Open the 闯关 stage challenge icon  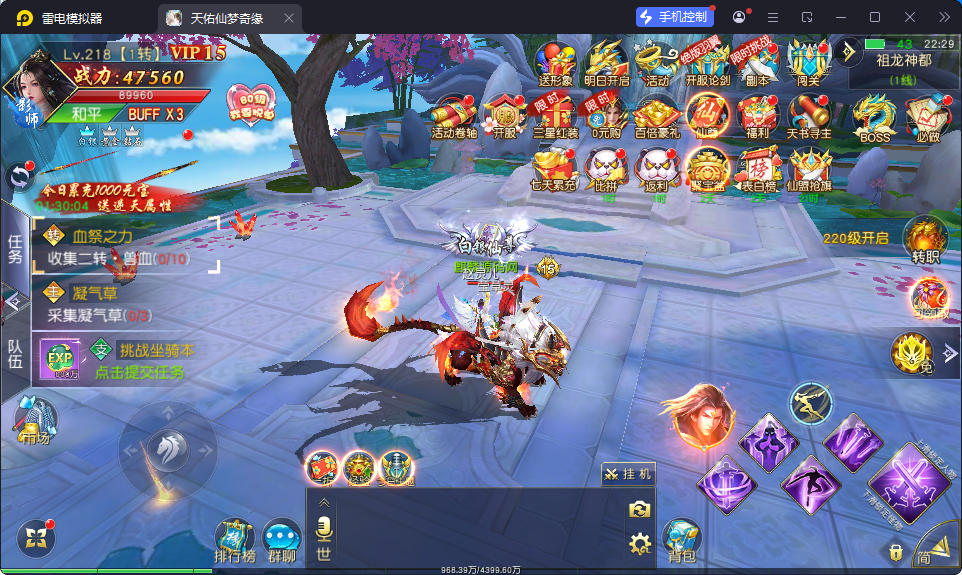tap(808, 63)
